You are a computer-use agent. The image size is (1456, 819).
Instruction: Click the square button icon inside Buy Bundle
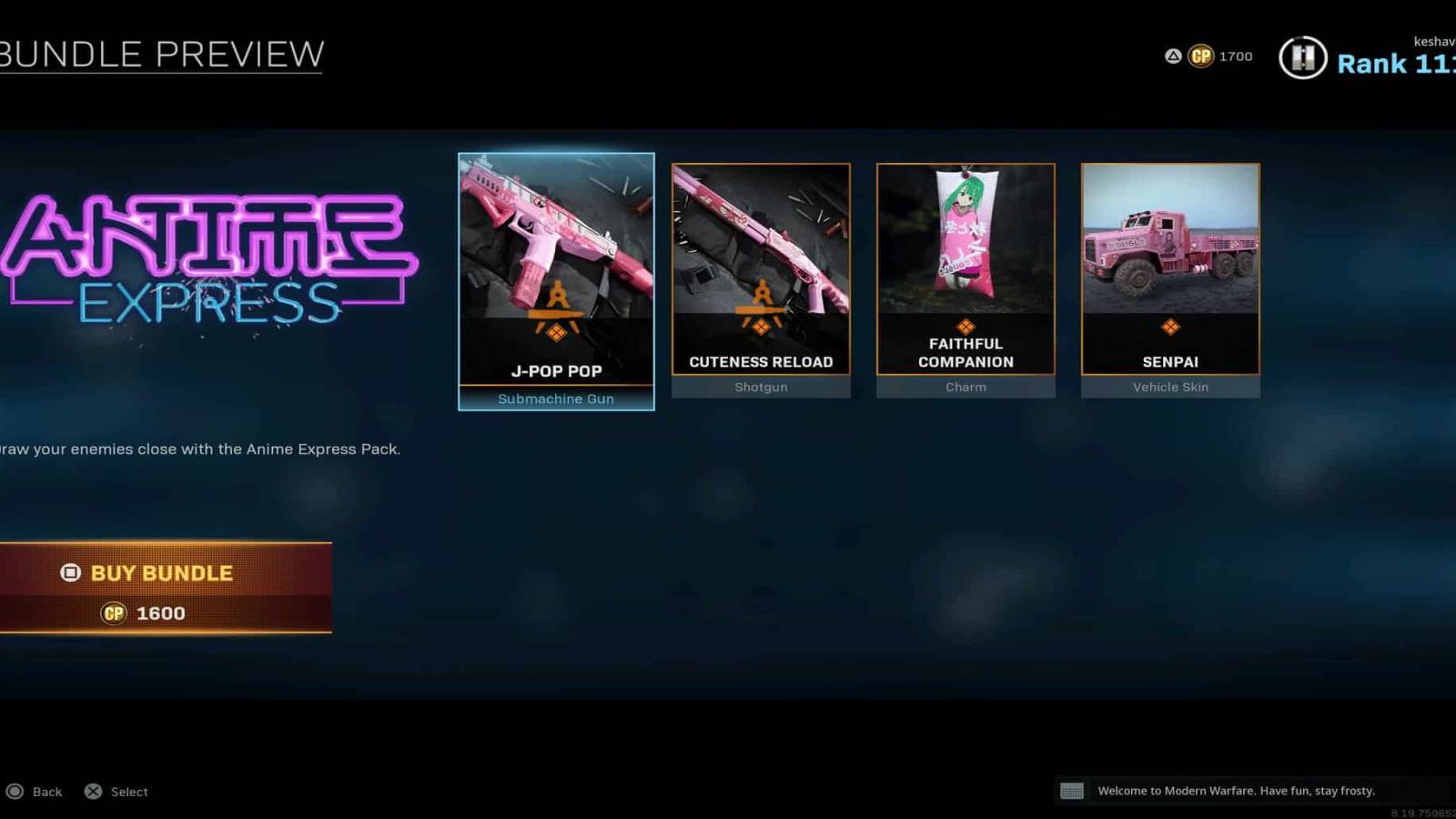tap(70, 572)
